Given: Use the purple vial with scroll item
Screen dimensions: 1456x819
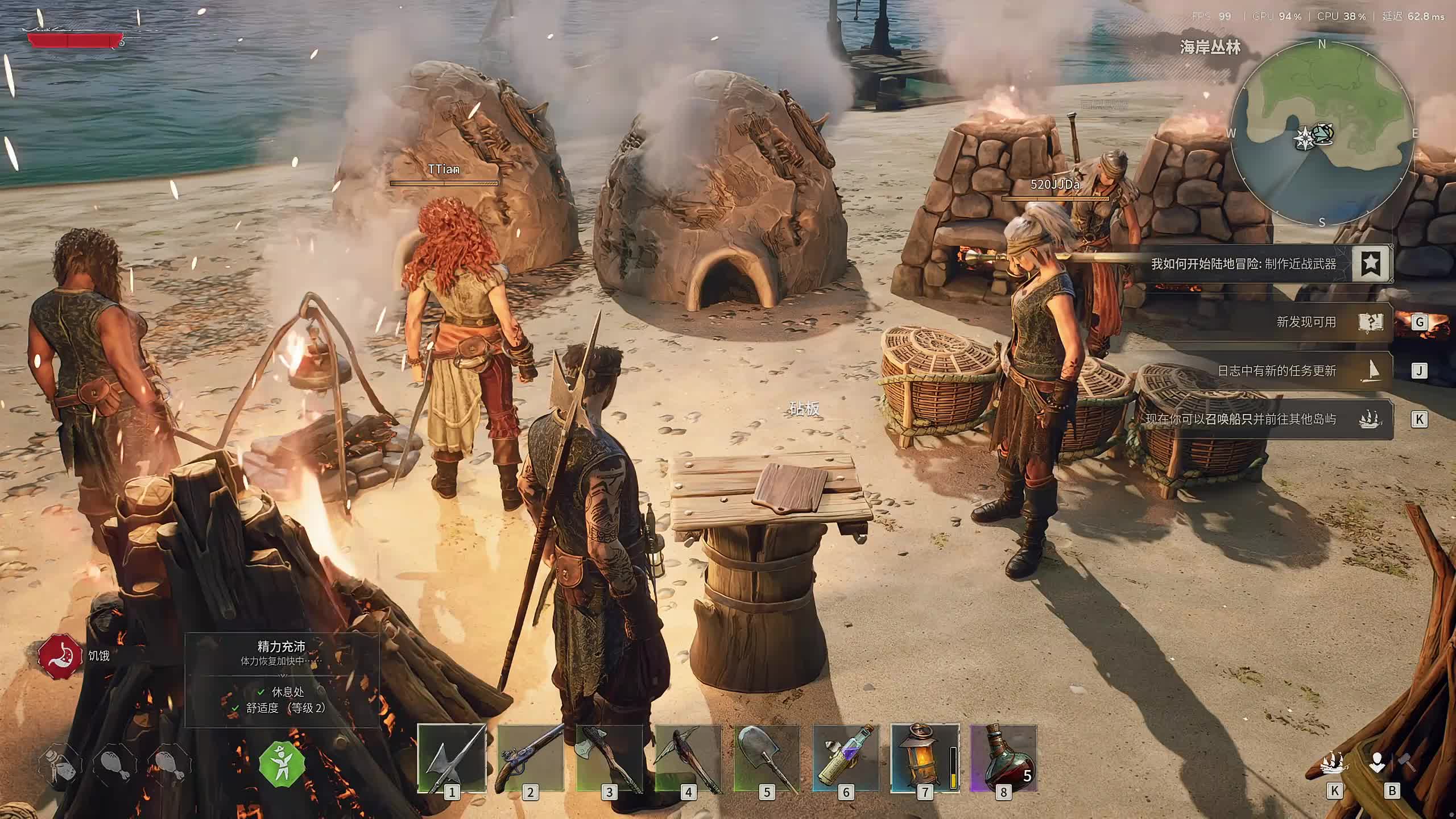Looking at the screenshot, I should click(846, 758).
